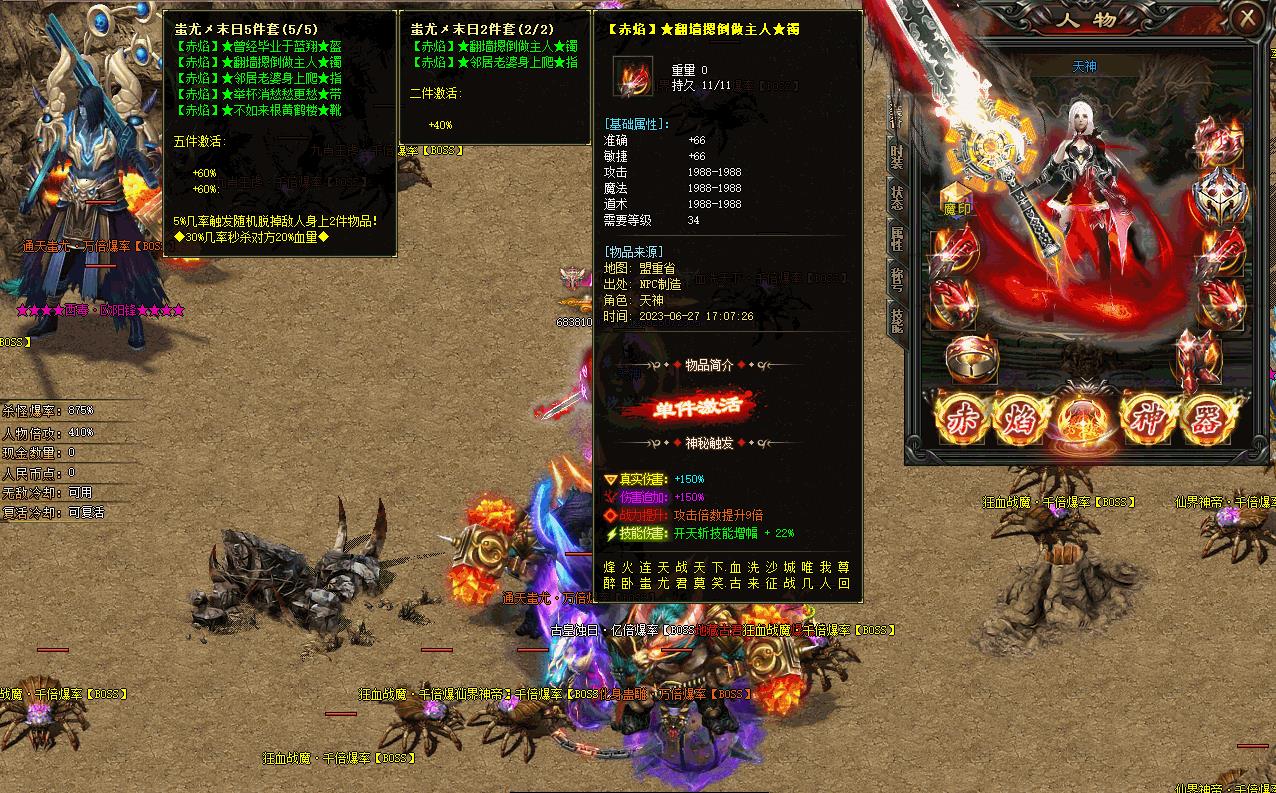Open the 状态 tab
This screenshot has width=1276, height=793.
pyautogui.click(x=897, y=197)
